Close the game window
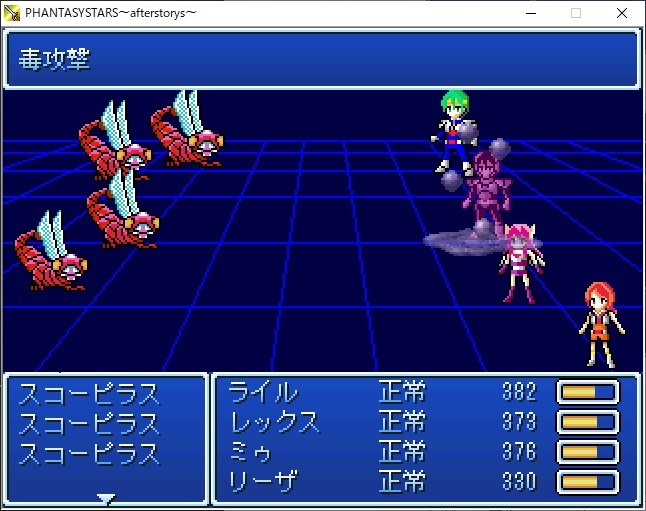 (622, 13)
